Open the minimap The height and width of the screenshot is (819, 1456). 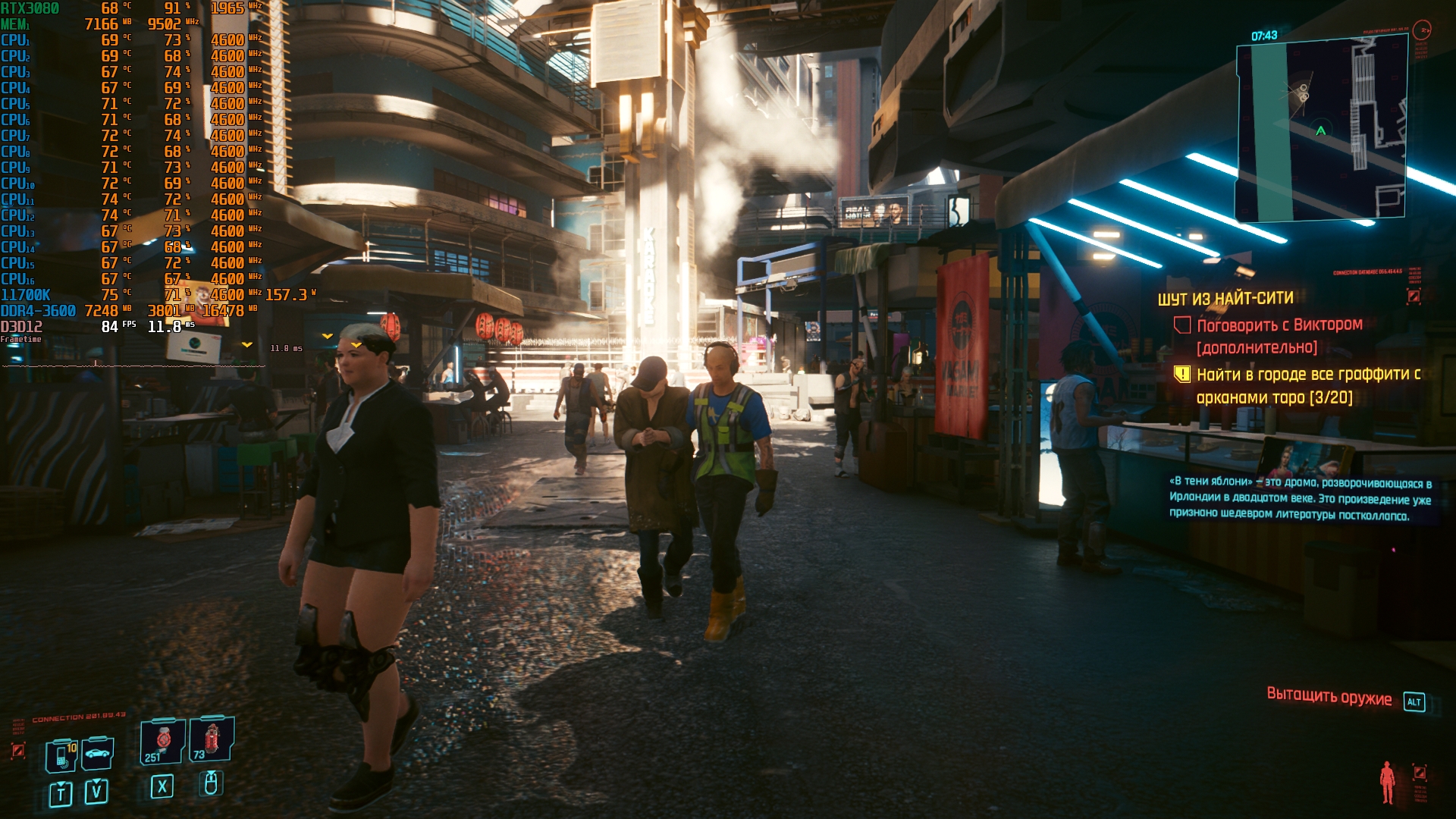(1321, 129)
